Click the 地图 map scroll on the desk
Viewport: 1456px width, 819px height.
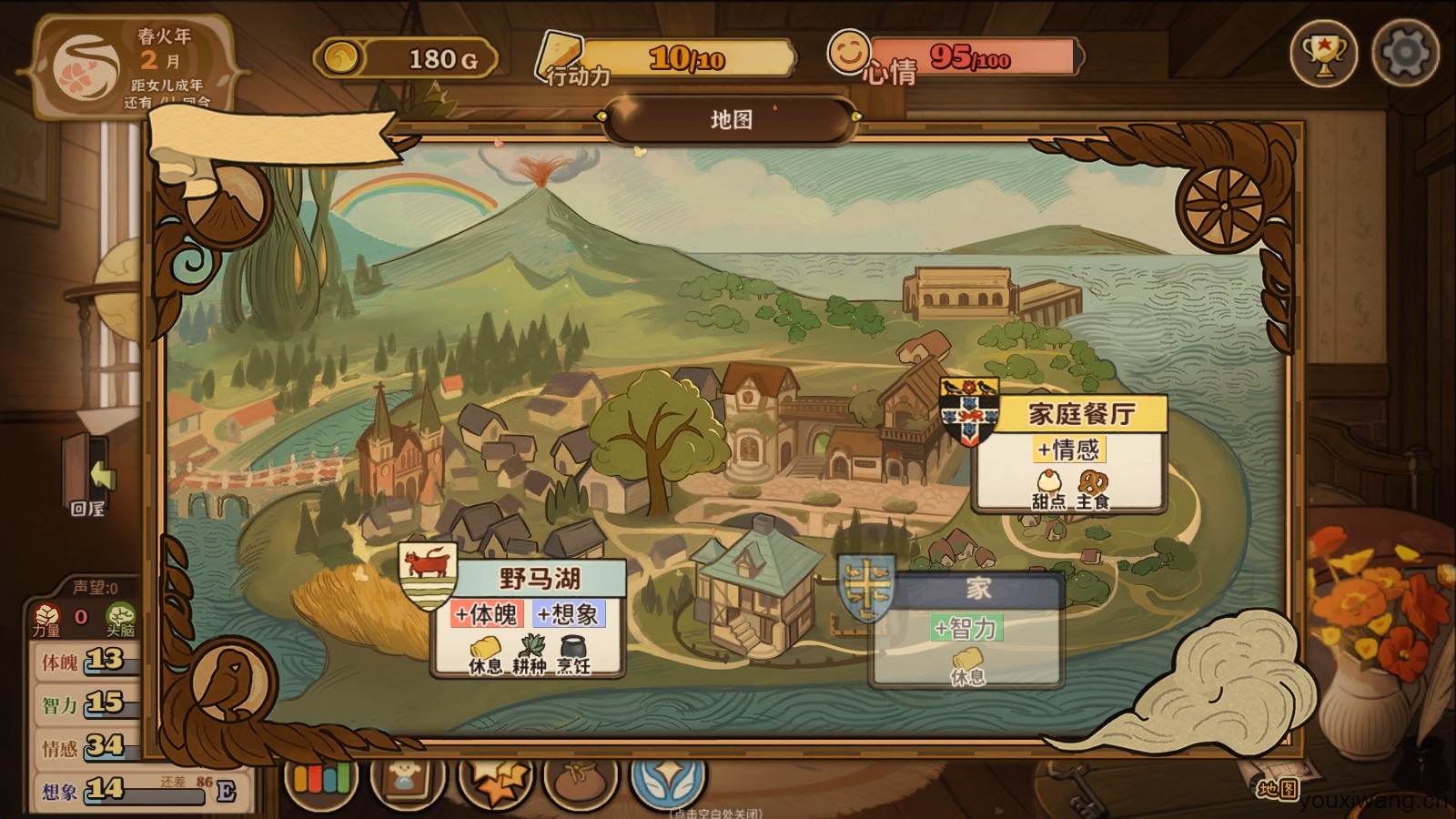pos(1278,788)
